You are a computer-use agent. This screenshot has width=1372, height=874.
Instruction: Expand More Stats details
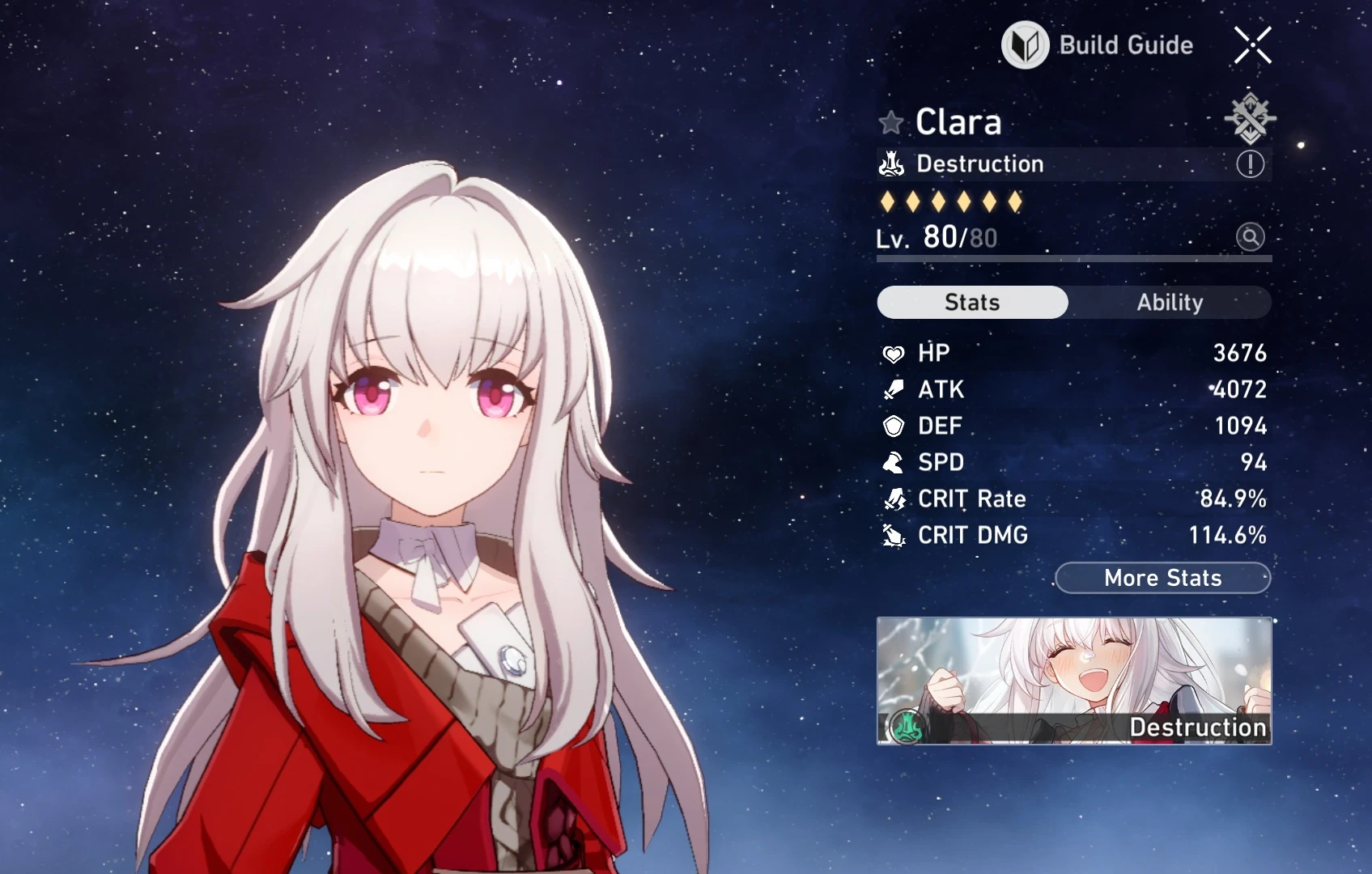(x=1162, y=578)
